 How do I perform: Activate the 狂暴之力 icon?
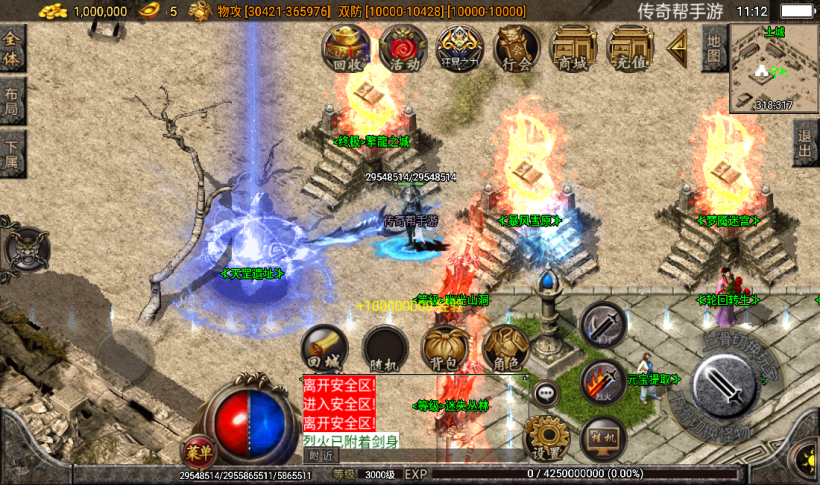460,48
